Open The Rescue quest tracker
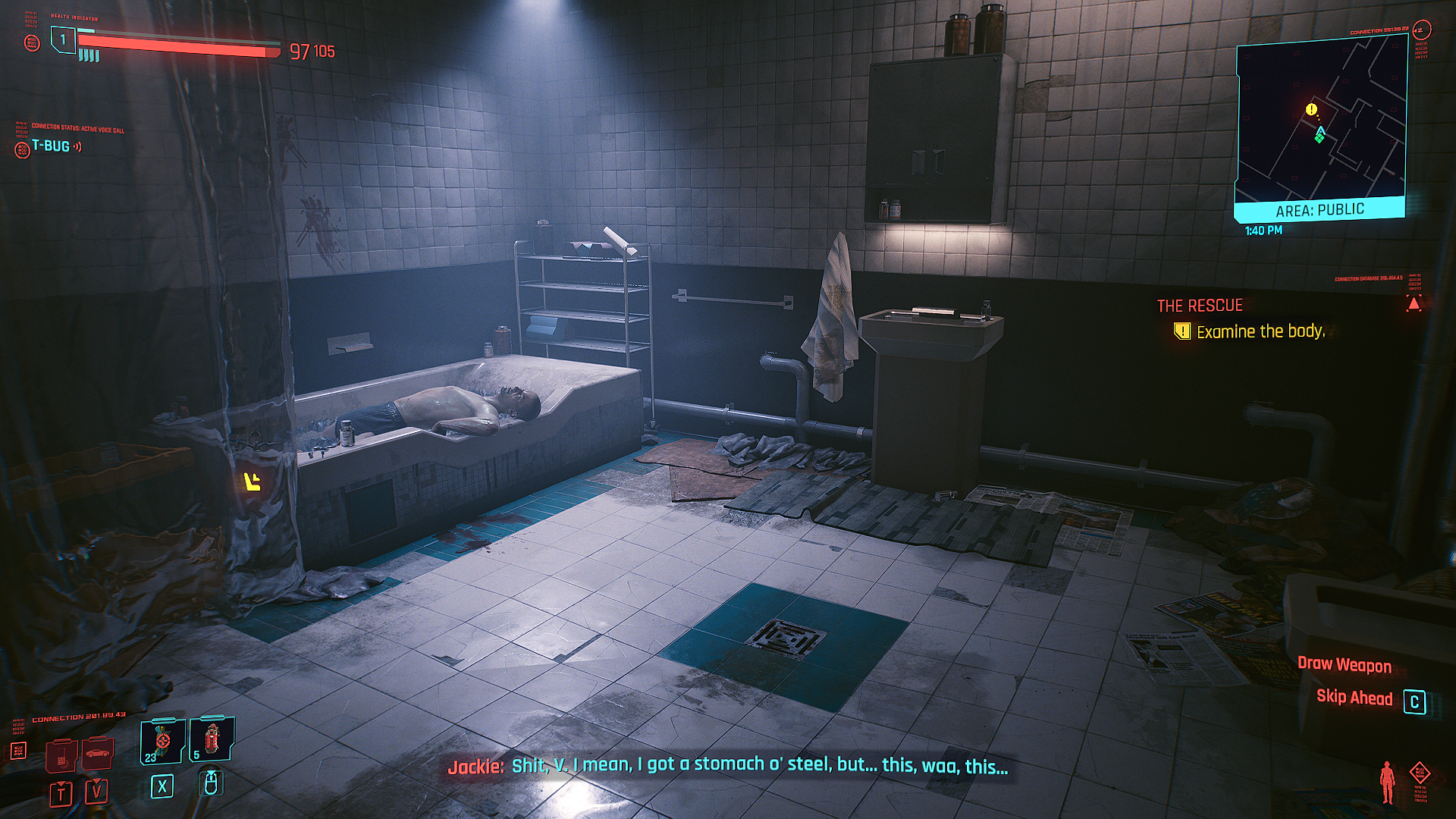This screenshot has width=1456, height=819. coord(1199,306)
